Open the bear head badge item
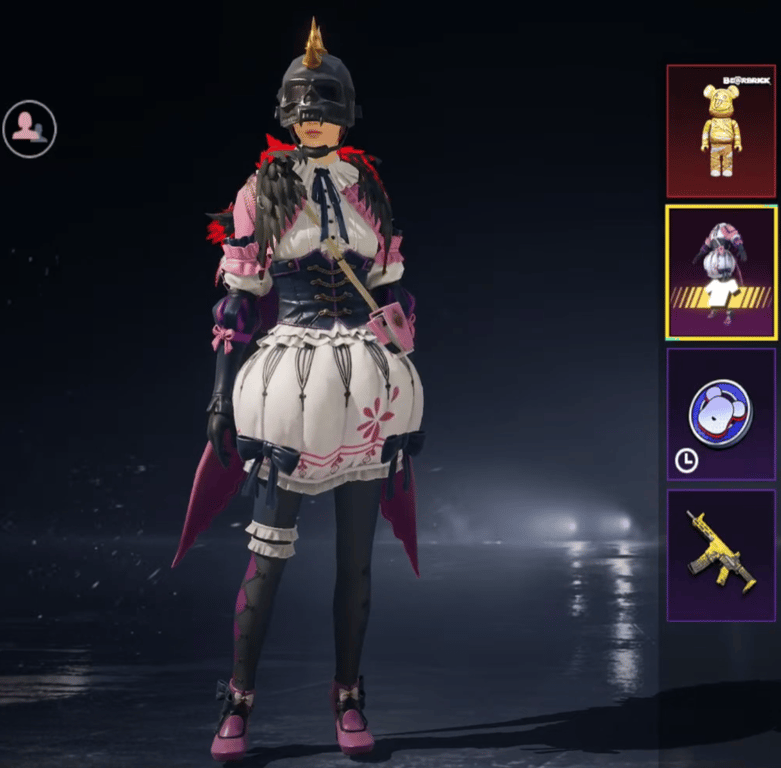This screenshot has width=781, height=768. coord(720,413)
